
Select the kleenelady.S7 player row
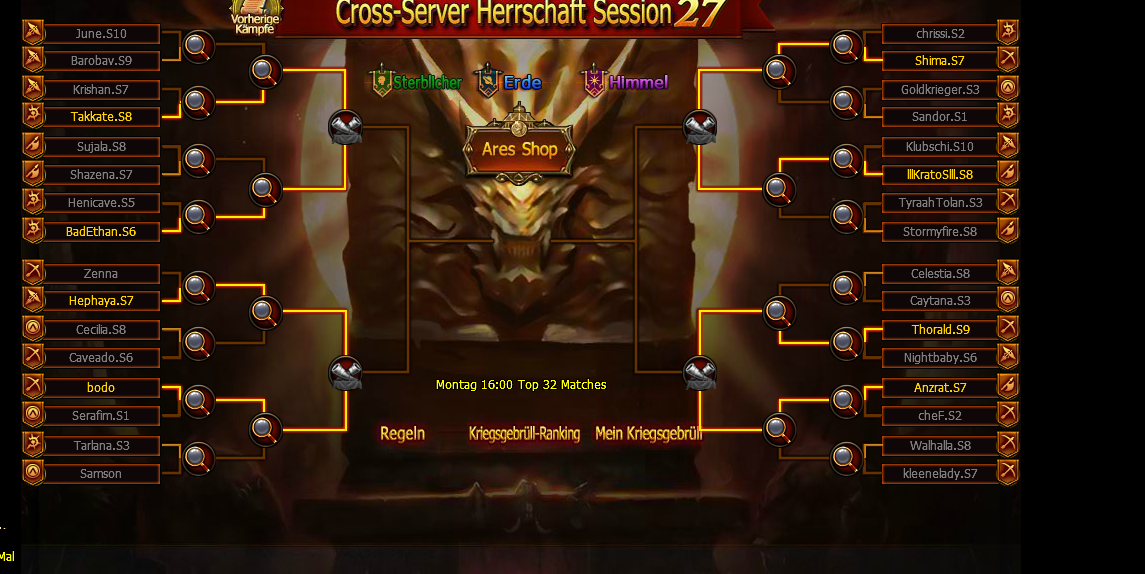[x=939, y=474]
